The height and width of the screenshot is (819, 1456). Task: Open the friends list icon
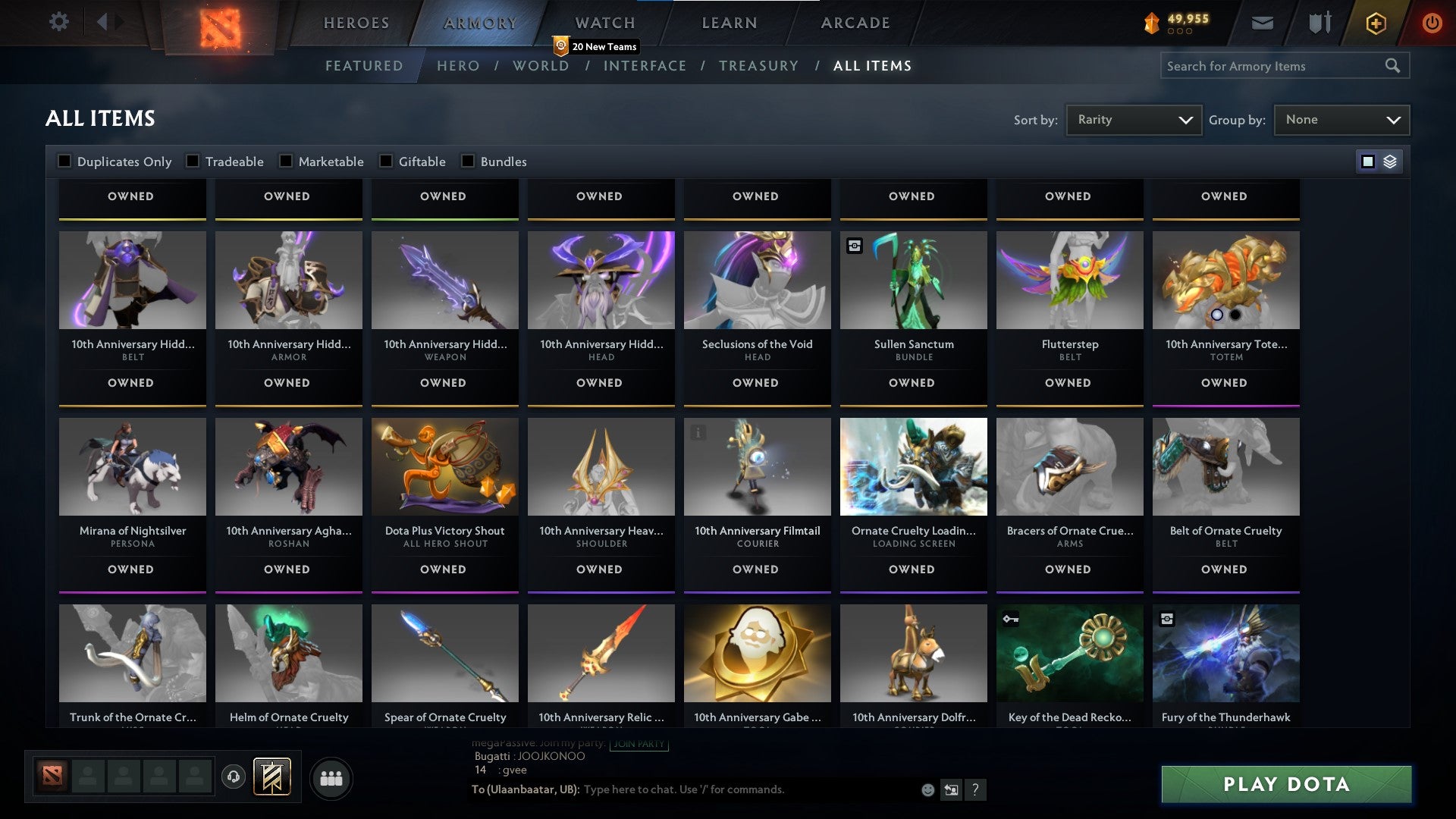click(x=331, y=777)
